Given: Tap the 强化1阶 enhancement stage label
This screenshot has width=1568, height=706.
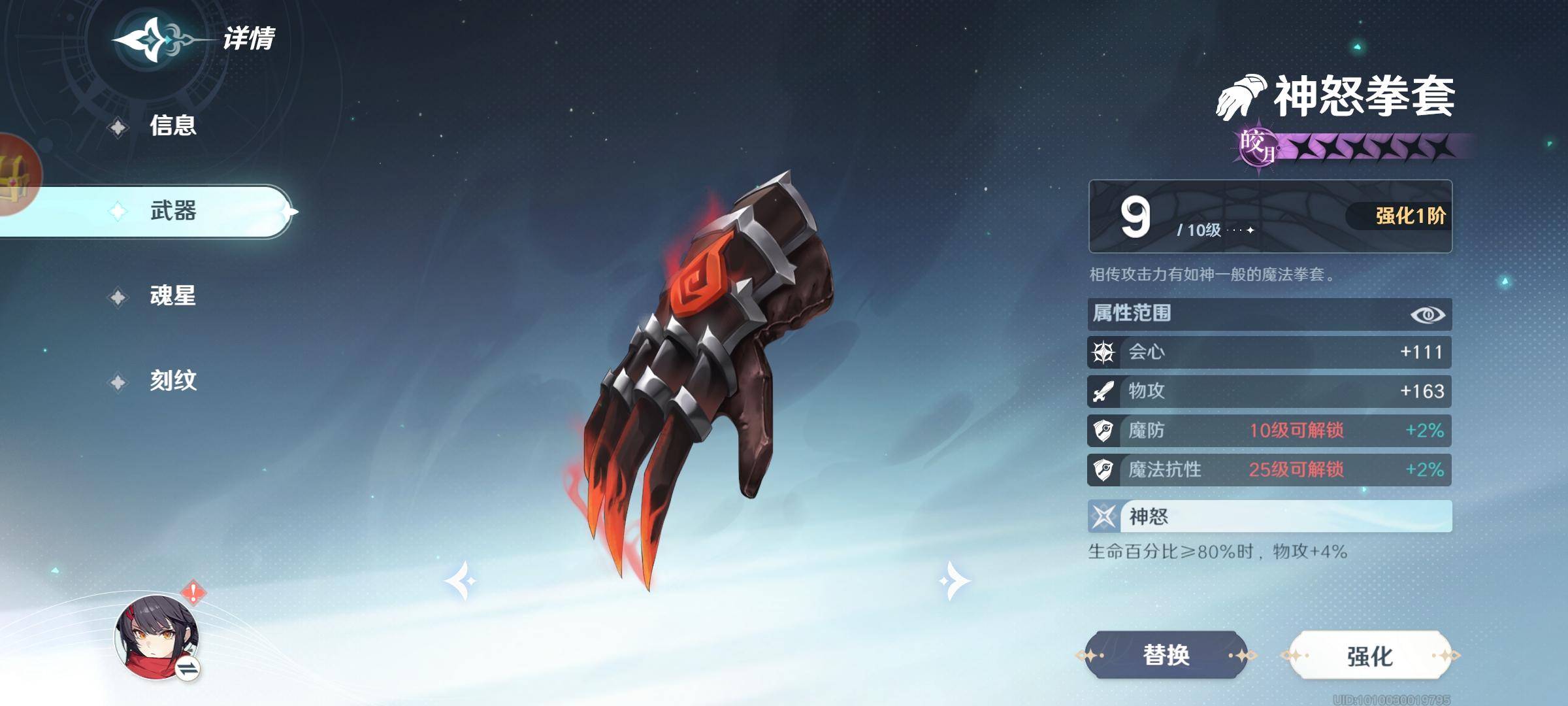Looking at the screenshot, I should click(1410, 216).
